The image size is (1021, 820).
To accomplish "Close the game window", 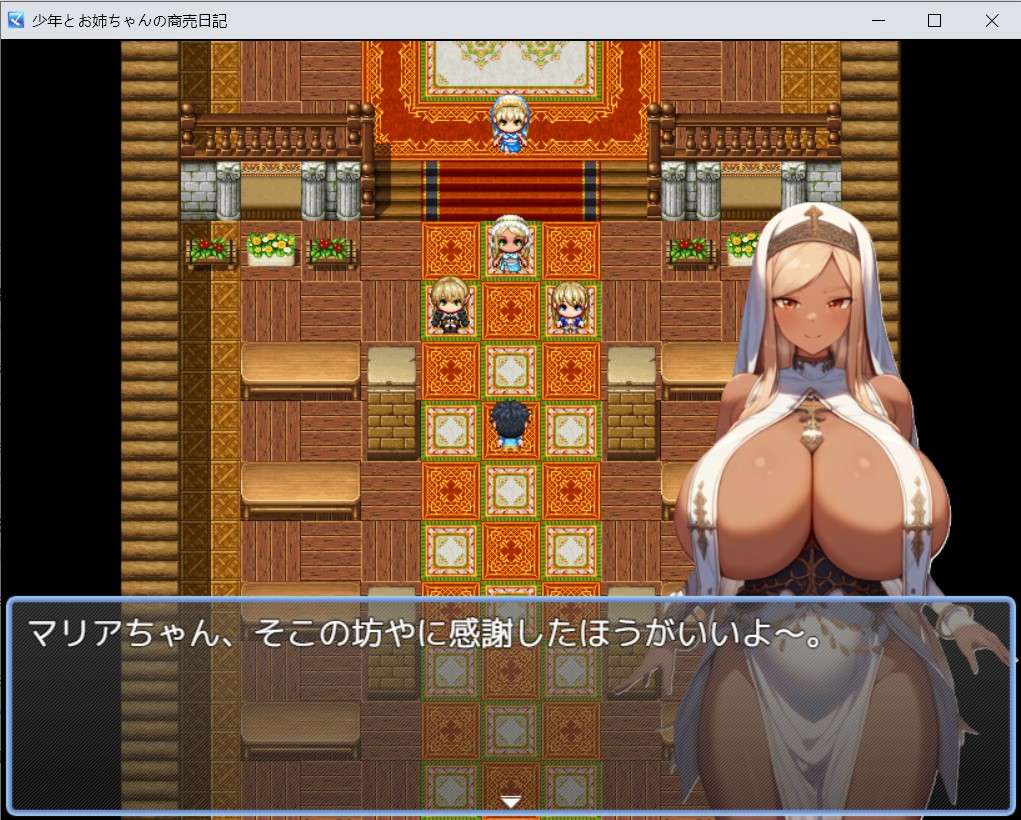I will pyautogui.click(x=991, y=20).
